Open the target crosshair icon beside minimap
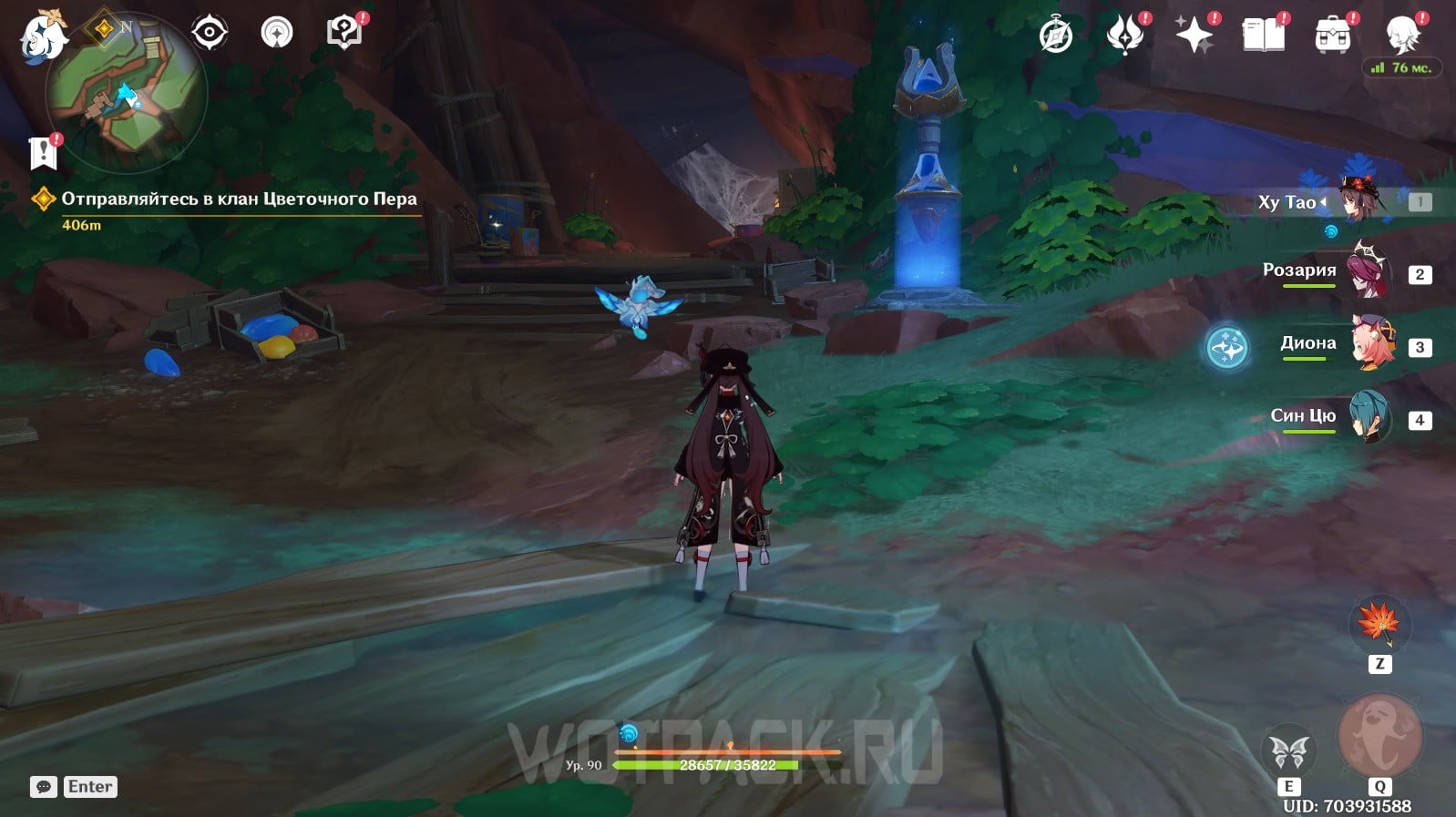 [209, 33]
